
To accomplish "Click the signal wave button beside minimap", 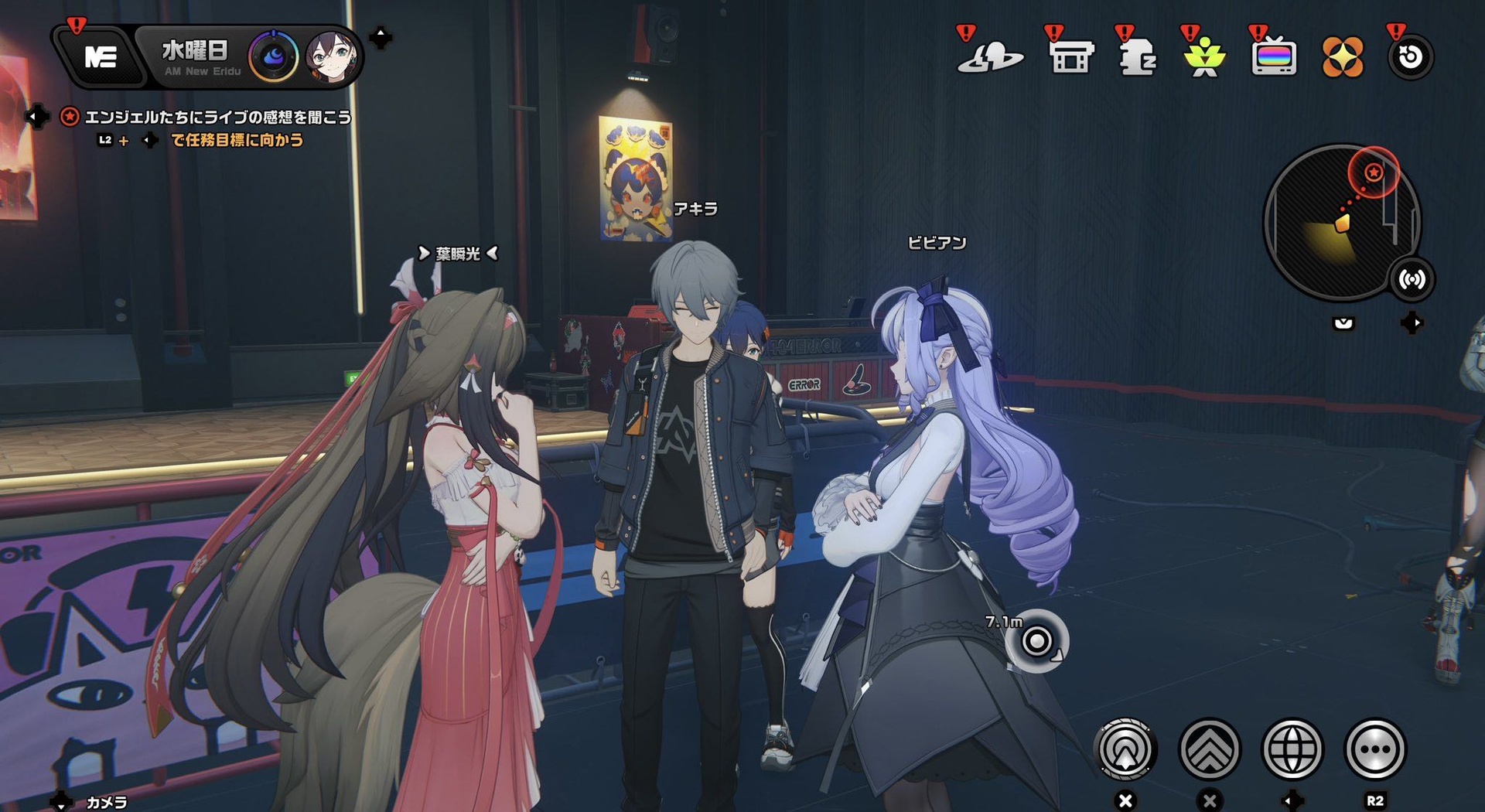I will [x=1412, y=279].
